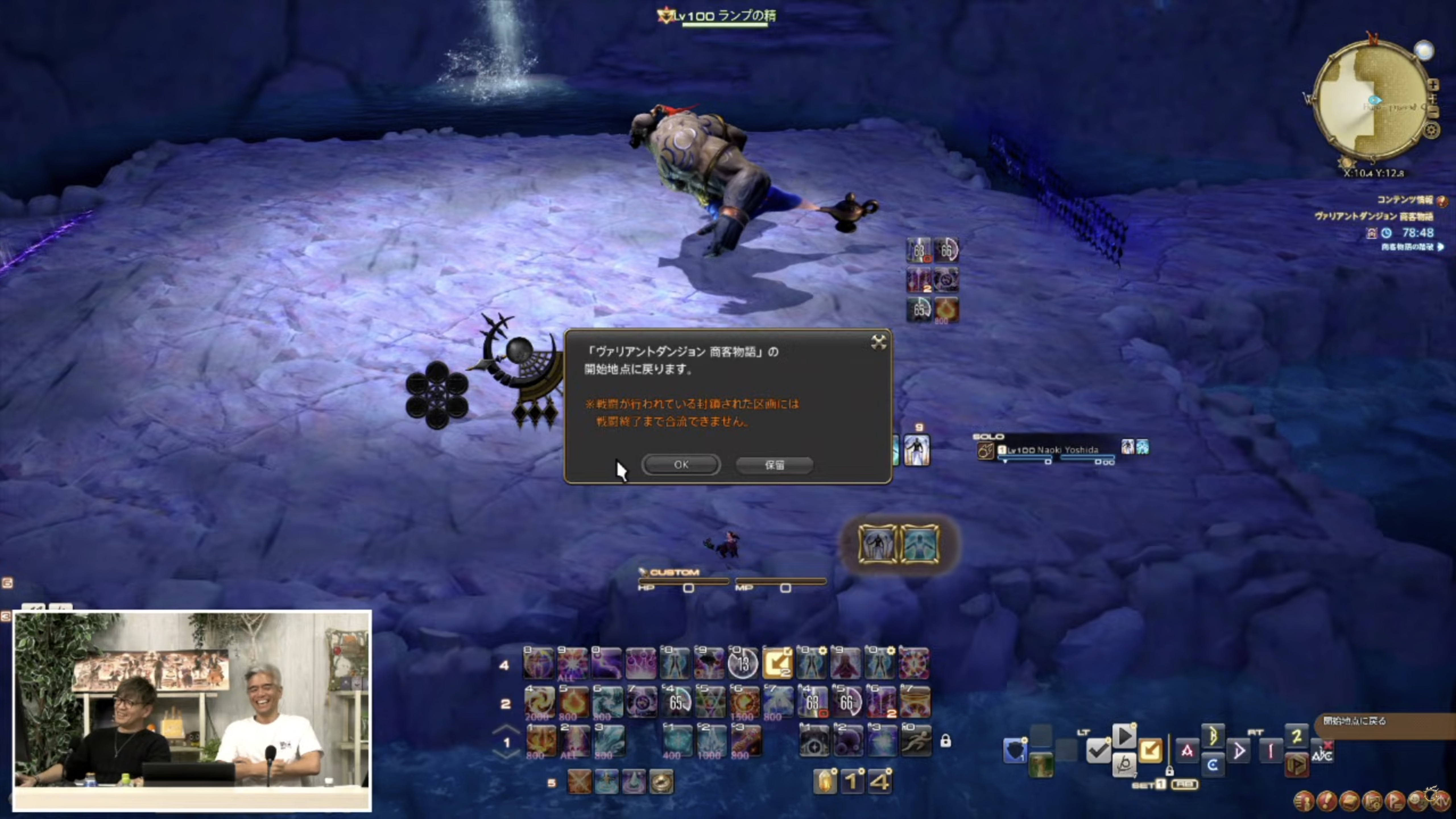Use the Sprint running-figure hotbar action
Image resolution: width=1456 pixels, height=819 pixels.
[916, 741]
